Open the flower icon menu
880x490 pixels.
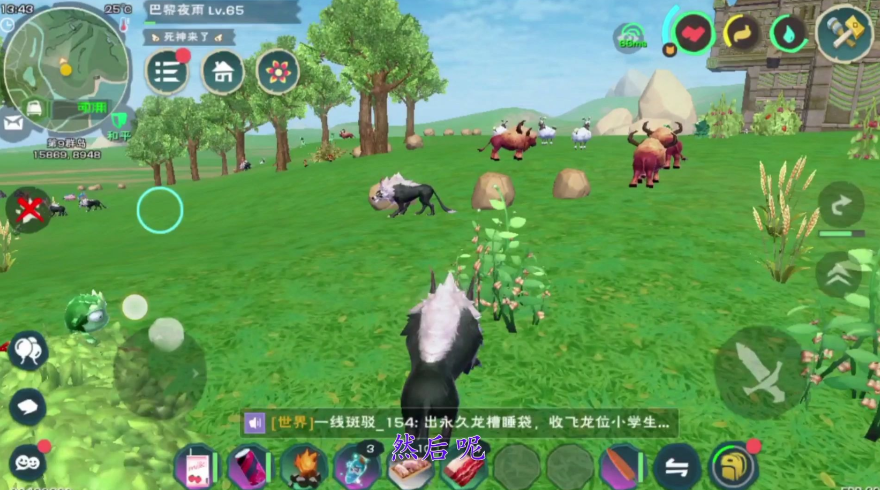pyautogui.click(x=277, y=71)
